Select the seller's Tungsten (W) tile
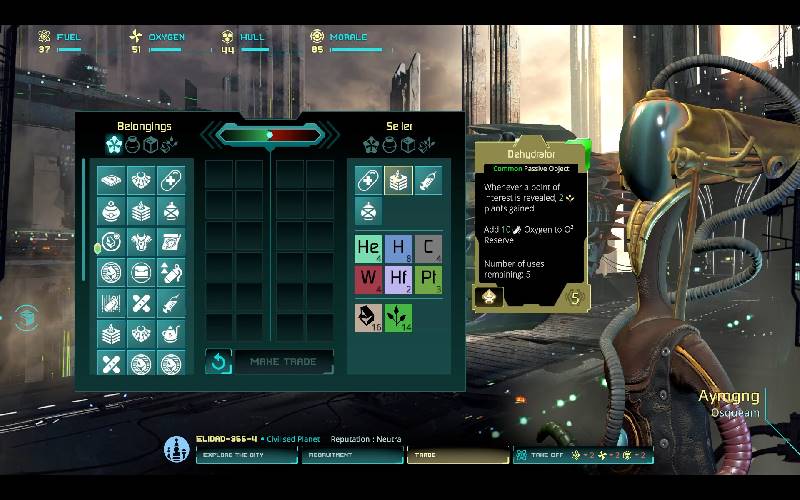Viewport: 800px width, 500px height. (x=369, y=279)
